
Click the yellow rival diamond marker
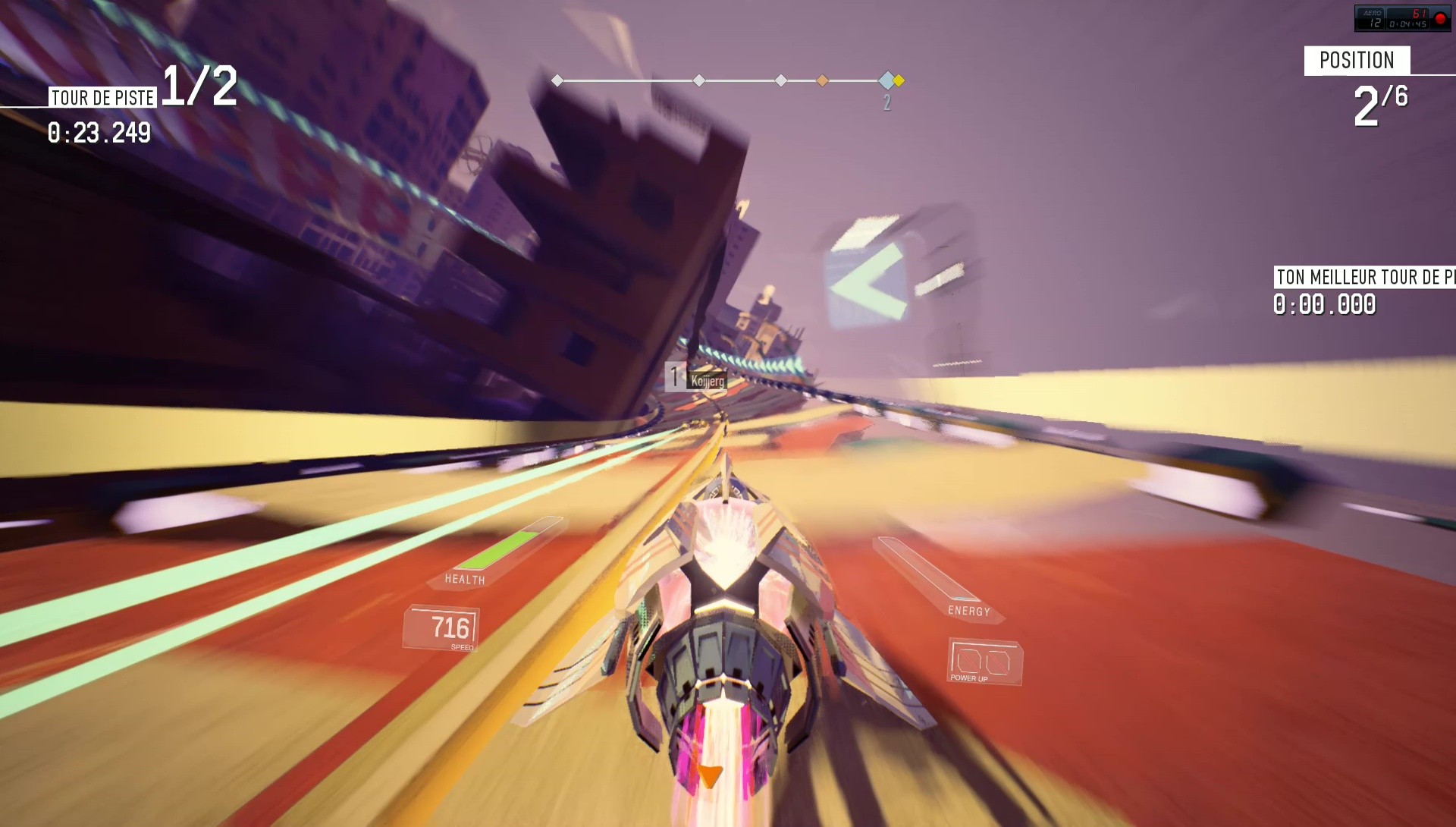(898, 79)
